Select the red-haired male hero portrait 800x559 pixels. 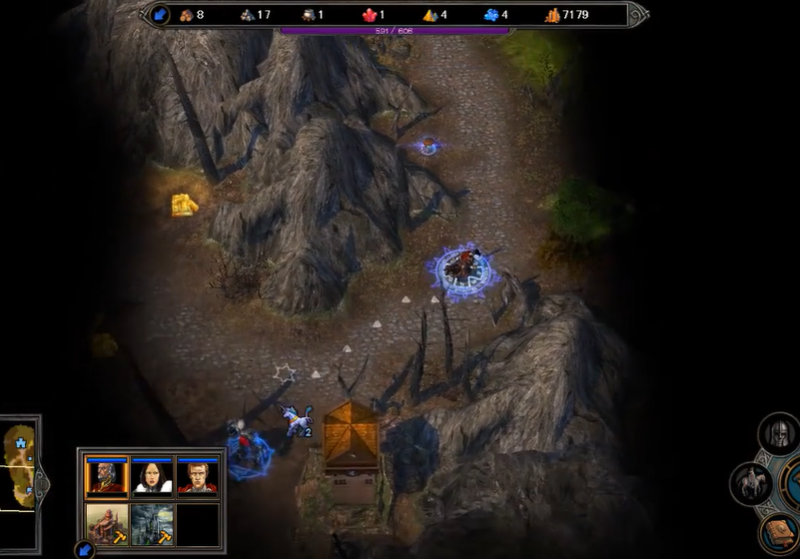pos(197,476)
